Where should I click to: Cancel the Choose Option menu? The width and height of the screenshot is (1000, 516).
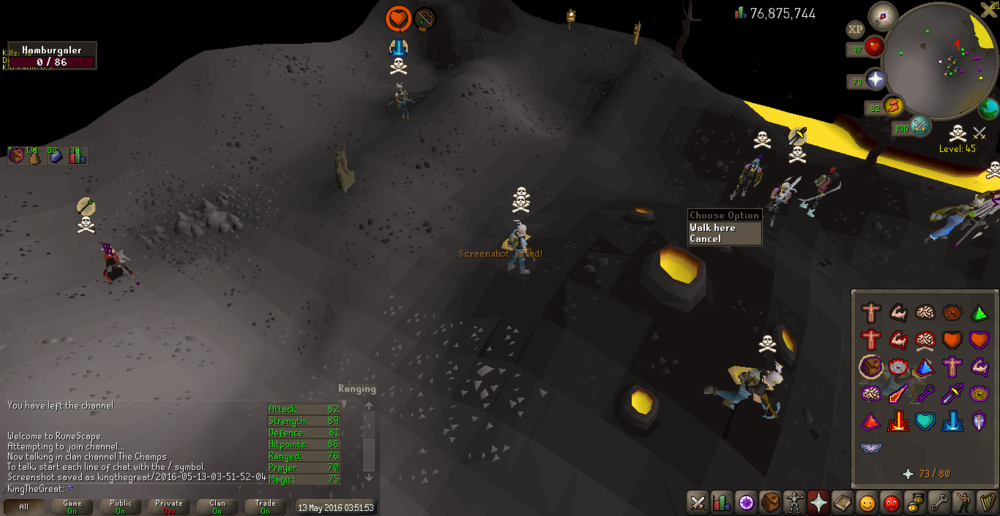click(705, 239)
